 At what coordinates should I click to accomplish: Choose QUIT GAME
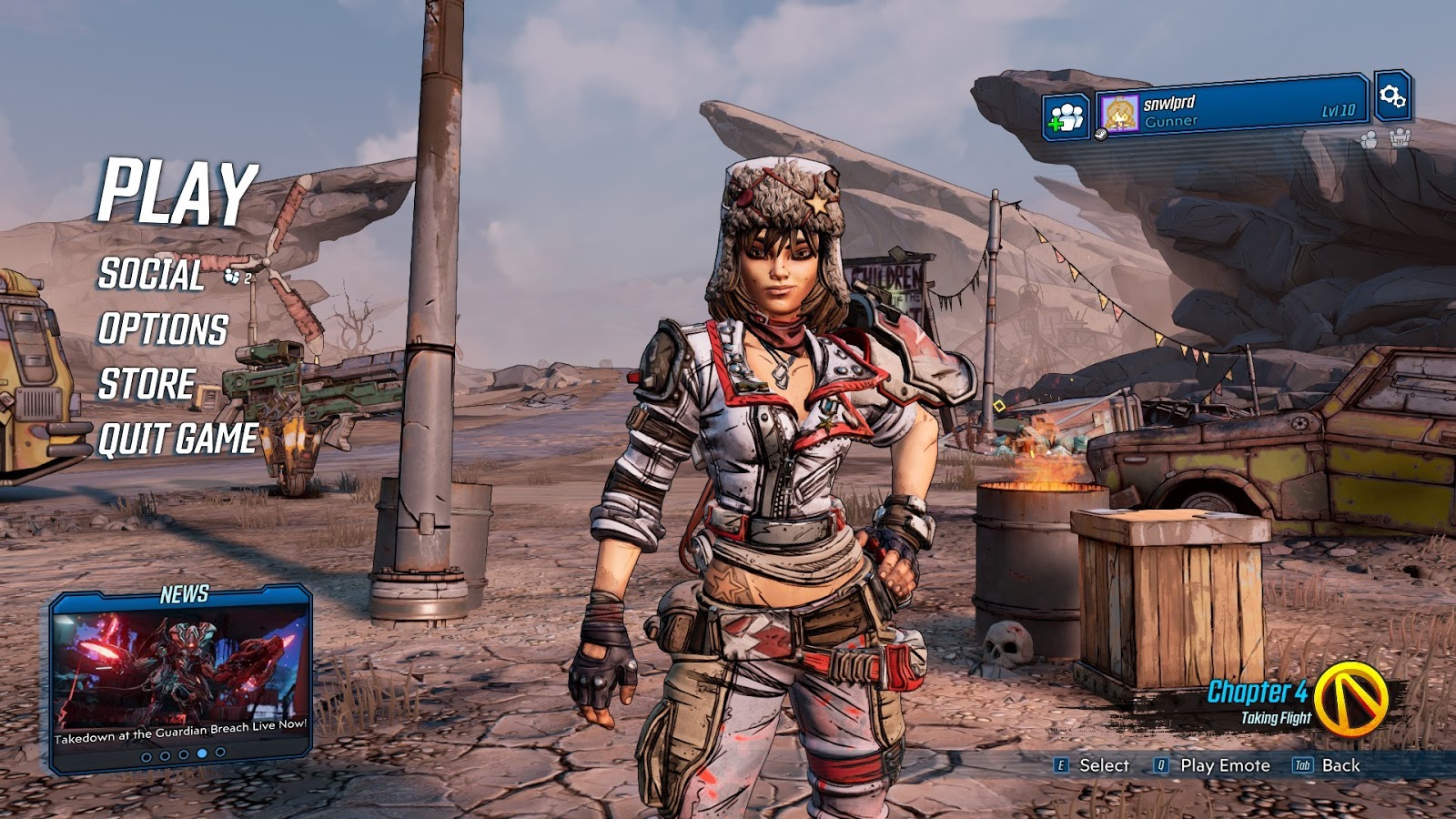point(178,439)
